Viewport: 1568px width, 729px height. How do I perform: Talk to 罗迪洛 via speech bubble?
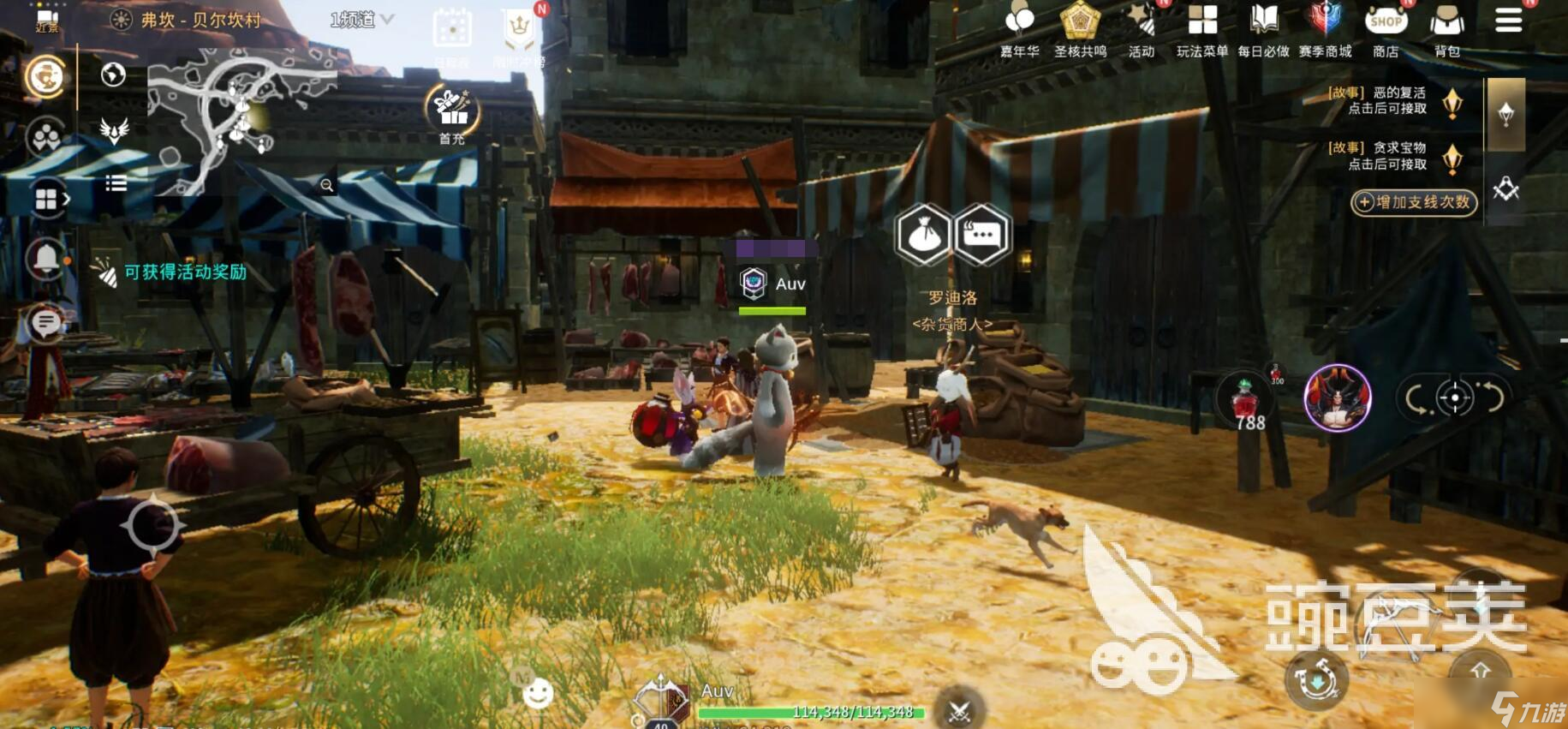(x=981, y=234)
